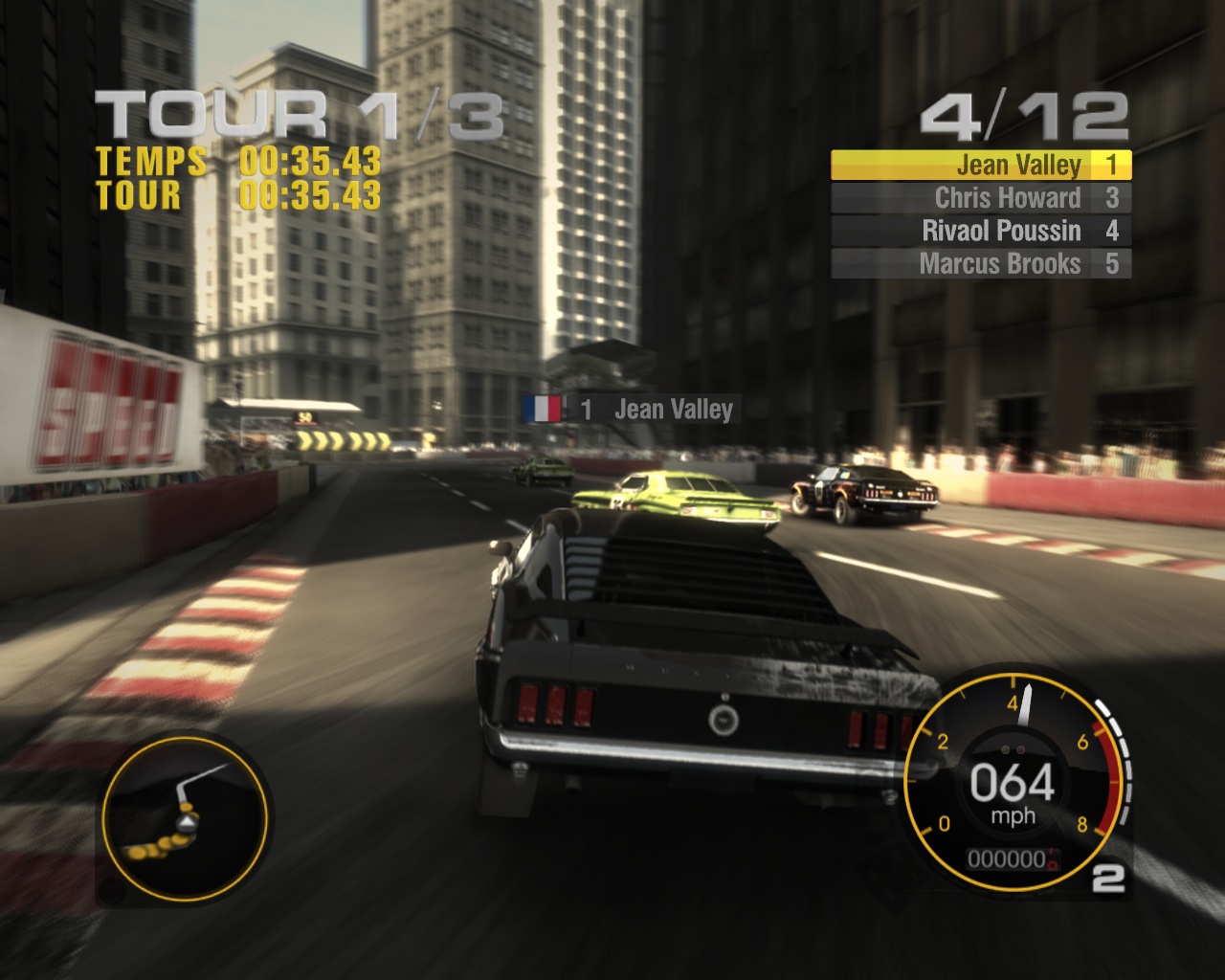This screenshot has height=980, width=1225.
Task: Select Jean Valley in the standings list
Action: pos(981,166)
